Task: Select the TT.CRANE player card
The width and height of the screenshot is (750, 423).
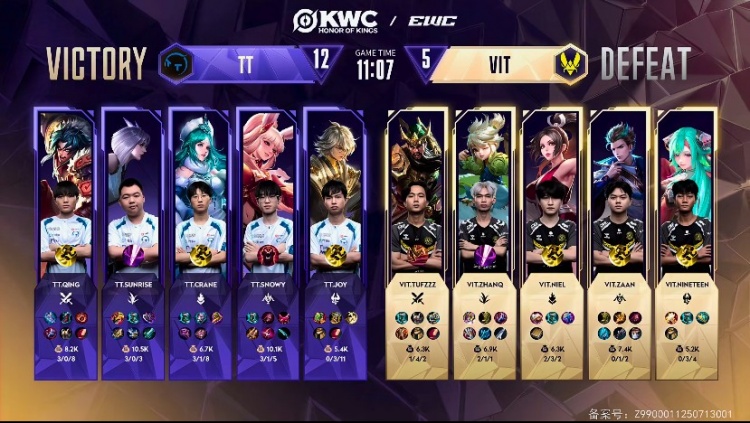Action: pyautogui.click(x=200, y=240)
